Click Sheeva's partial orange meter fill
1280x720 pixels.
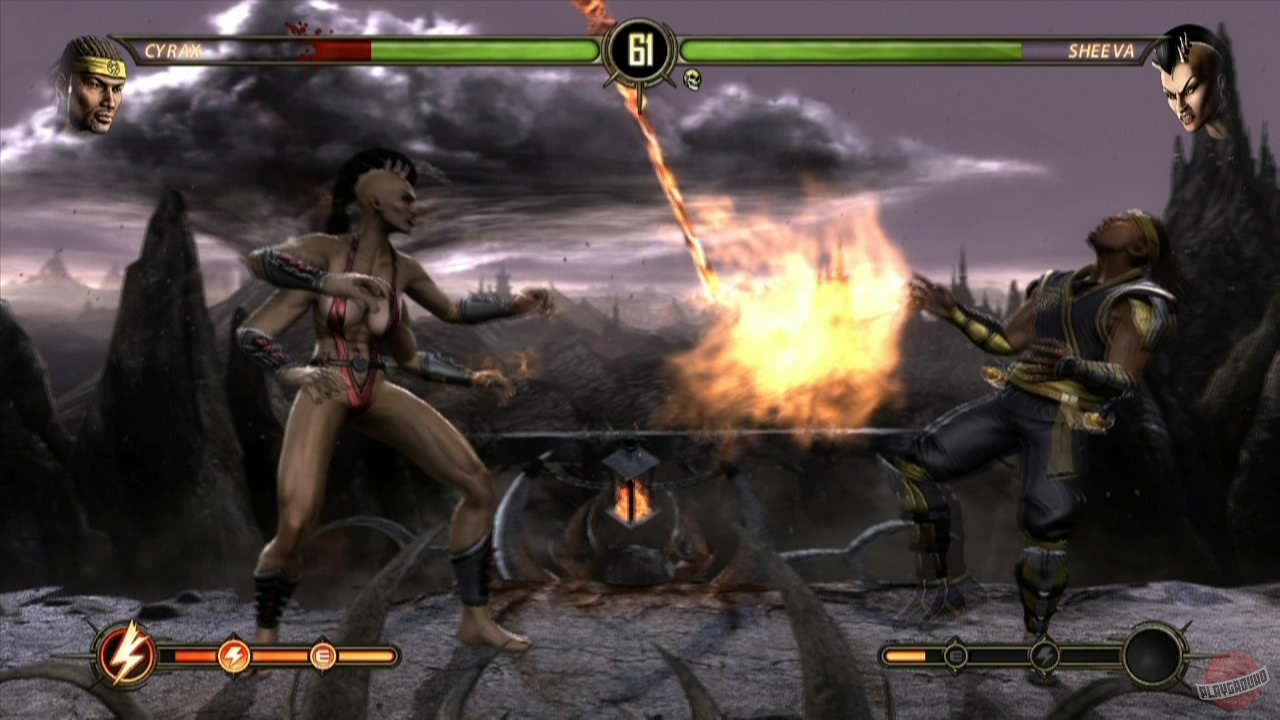(904, 655)
